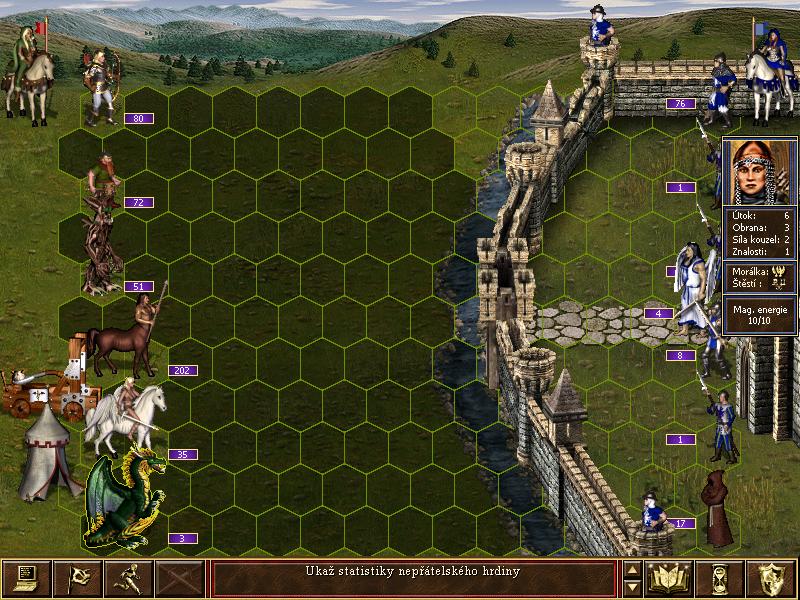The height and width of the screenshot is (600, 800).
Task: Click the enemy hero portrait in stats panel
Action: [x=759, y=171]
